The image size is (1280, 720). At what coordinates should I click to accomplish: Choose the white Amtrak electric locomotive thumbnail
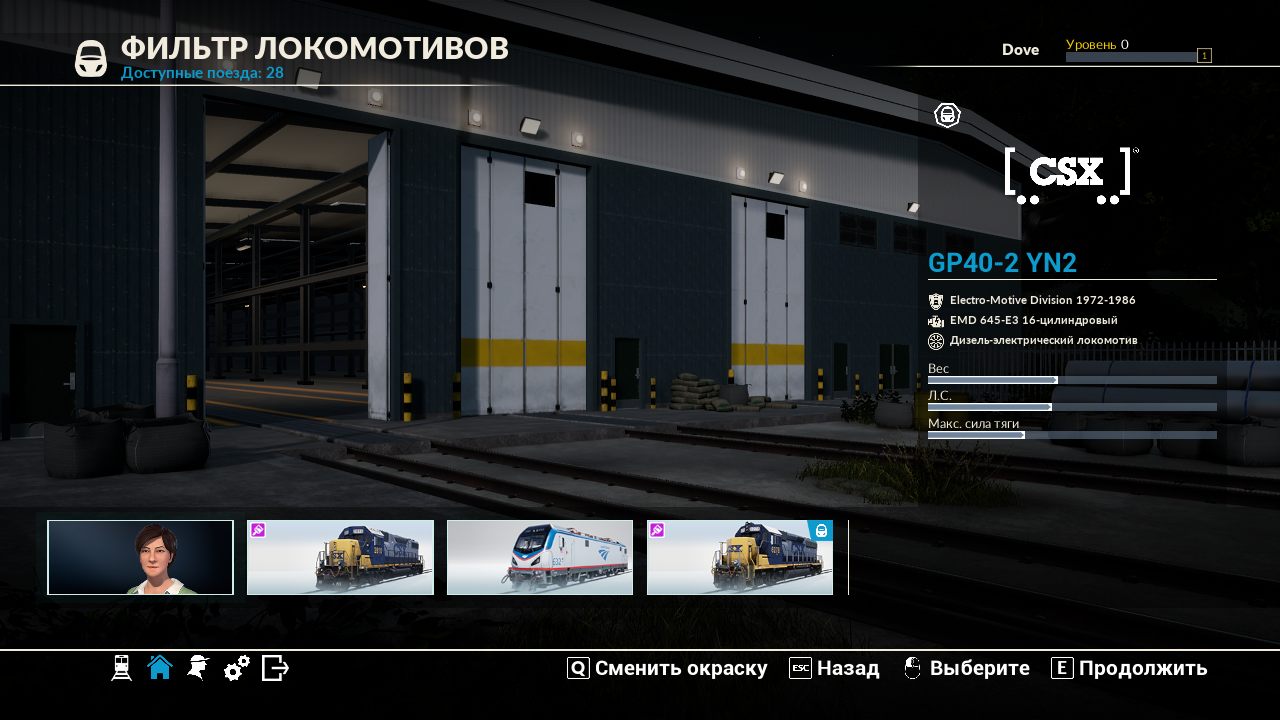pos(540,557)
